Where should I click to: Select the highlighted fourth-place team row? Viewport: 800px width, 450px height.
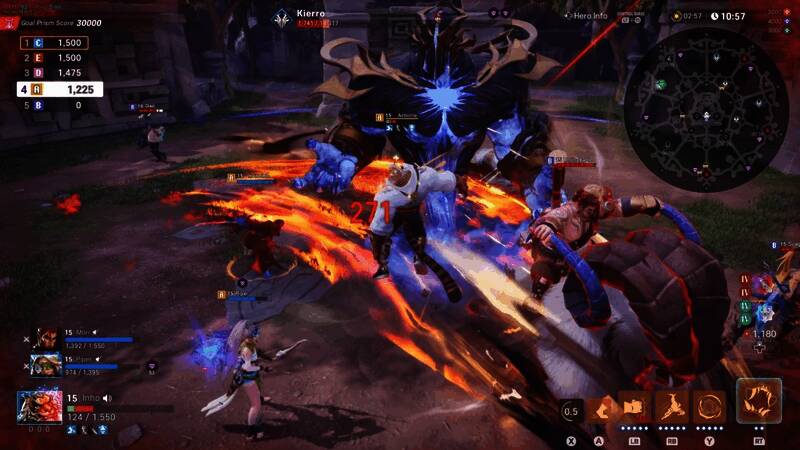coord(59,89)
